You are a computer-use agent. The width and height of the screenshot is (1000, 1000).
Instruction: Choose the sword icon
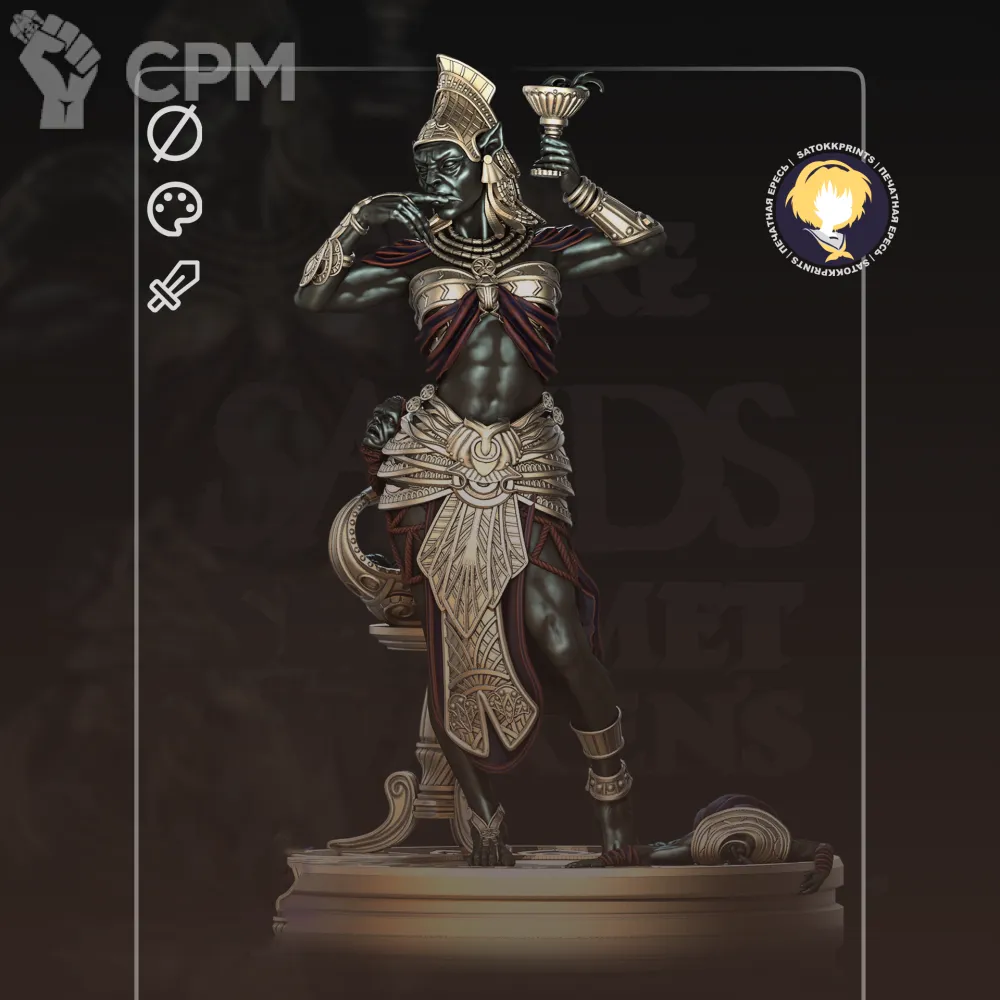pyautogui.click(x=174, y=286)
